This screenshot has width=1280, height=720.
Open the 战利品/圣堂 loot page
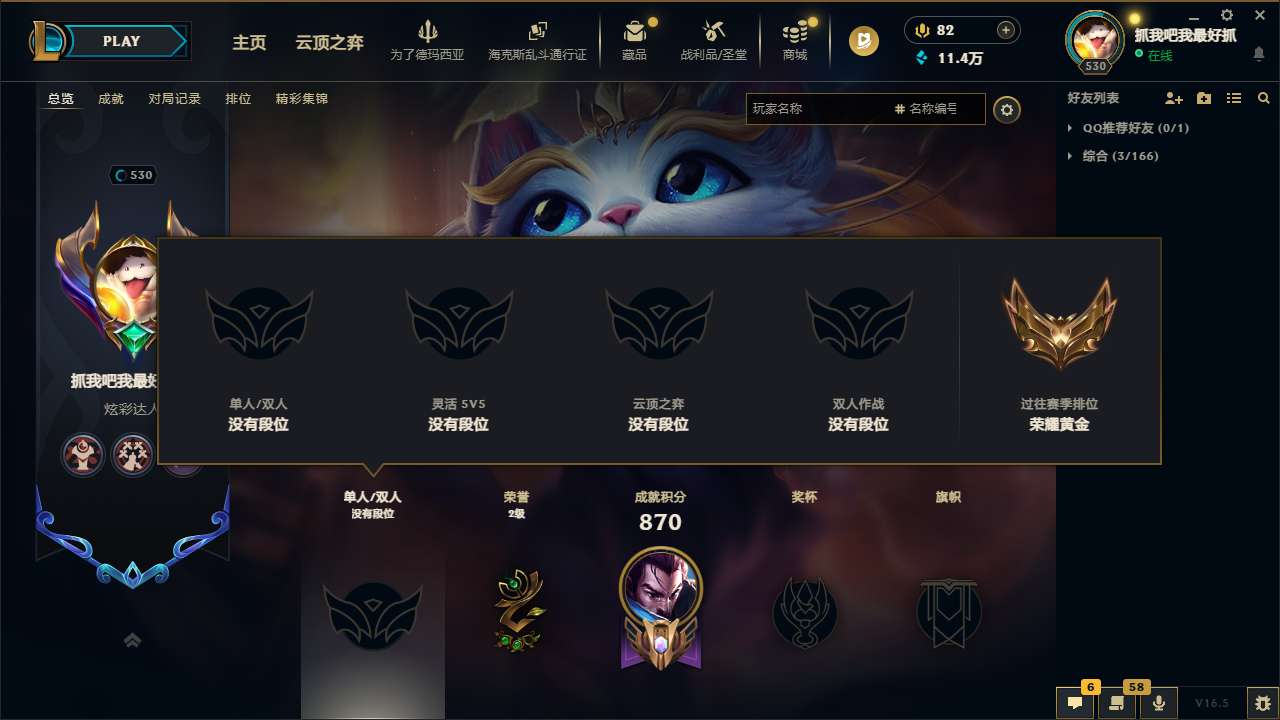coord(714,40)
